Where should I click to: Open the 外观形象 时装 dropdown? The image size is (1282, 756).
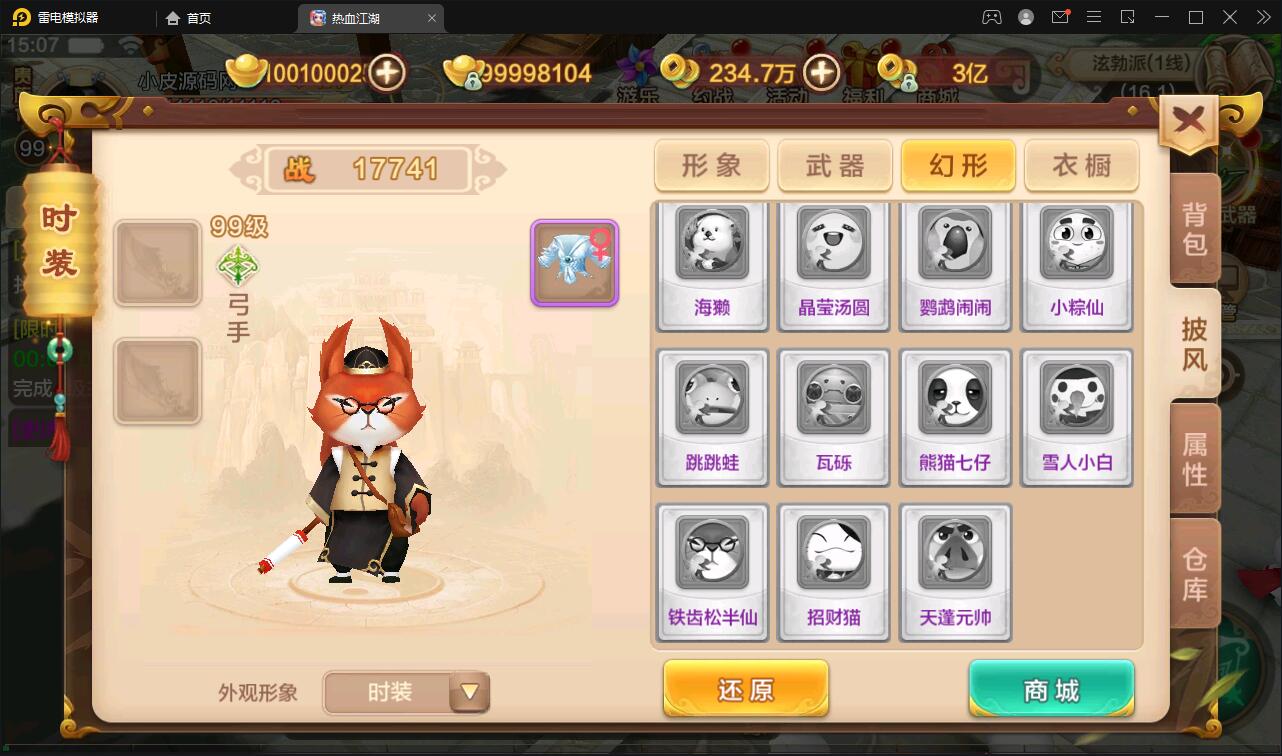405,692
